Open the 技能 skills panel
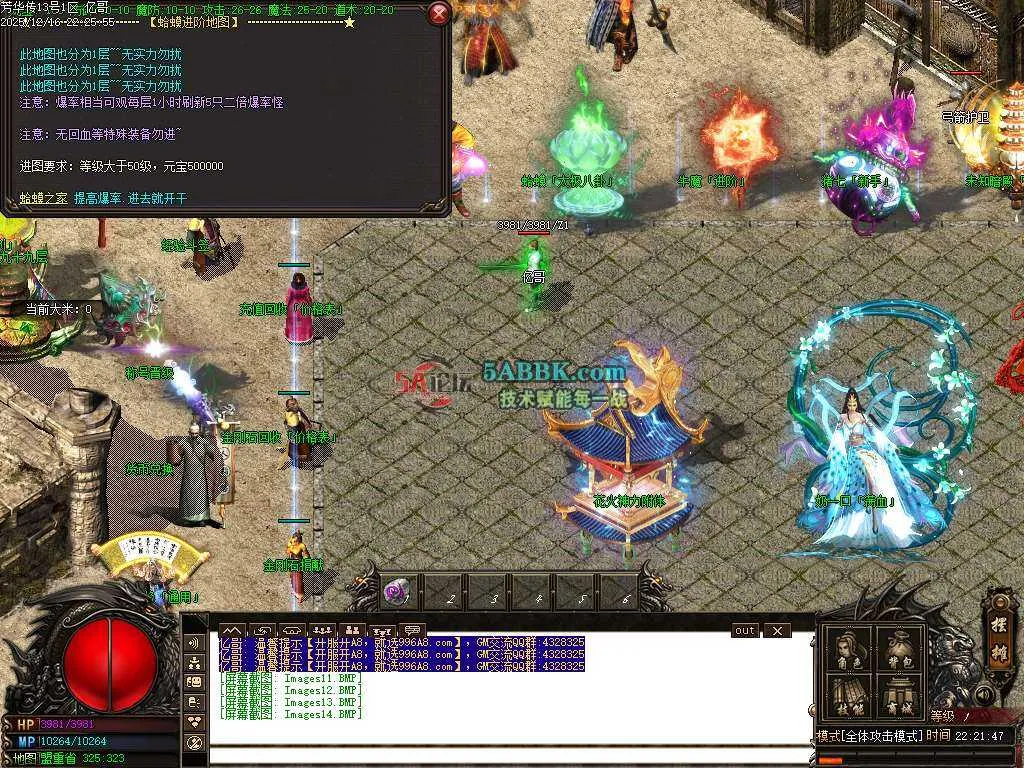This screenshot has height=768, width=1024. click(x=849, y=695)
